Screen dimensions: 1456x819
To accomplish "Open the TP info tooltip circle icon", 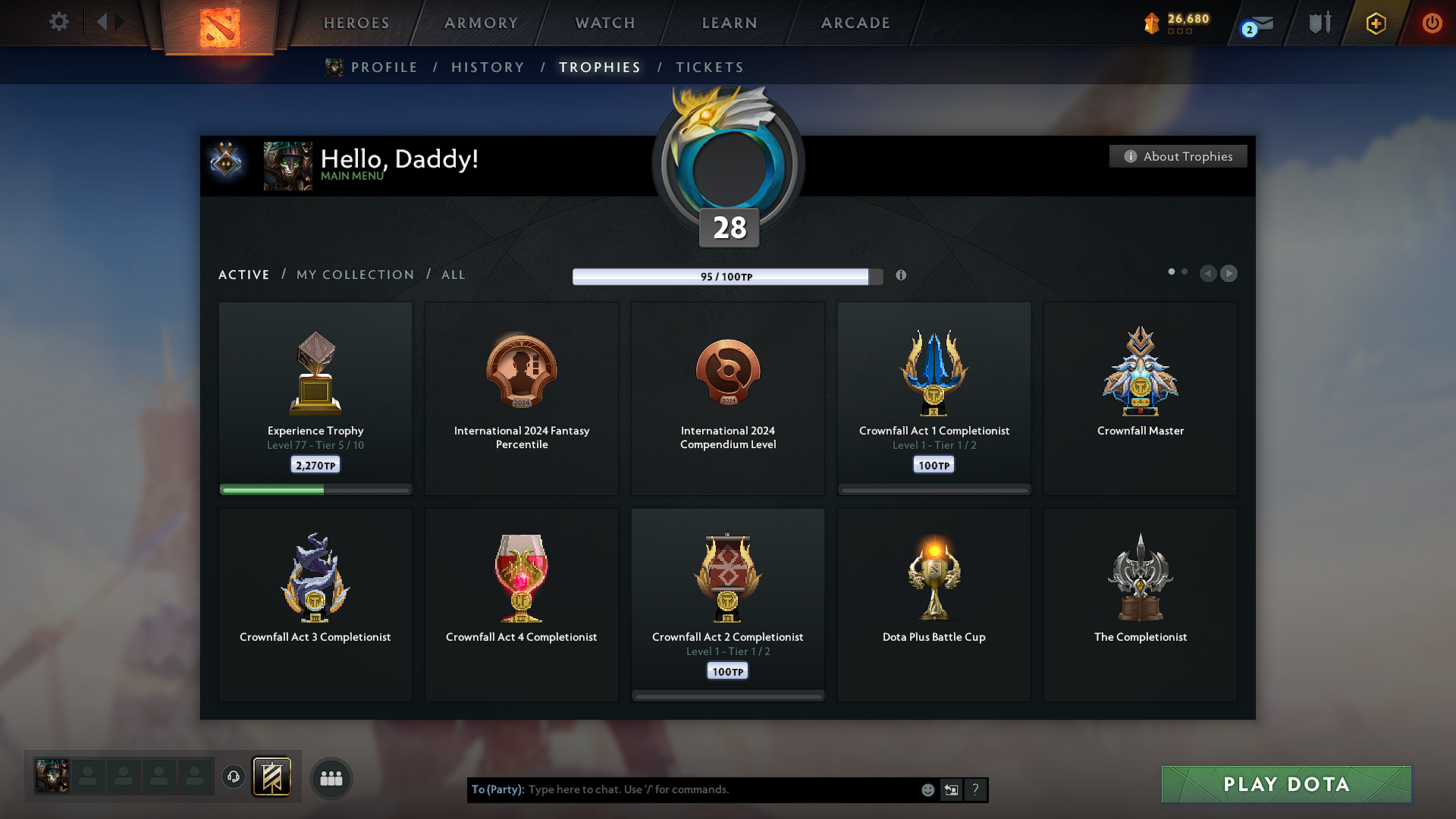I will pos(901,275).
